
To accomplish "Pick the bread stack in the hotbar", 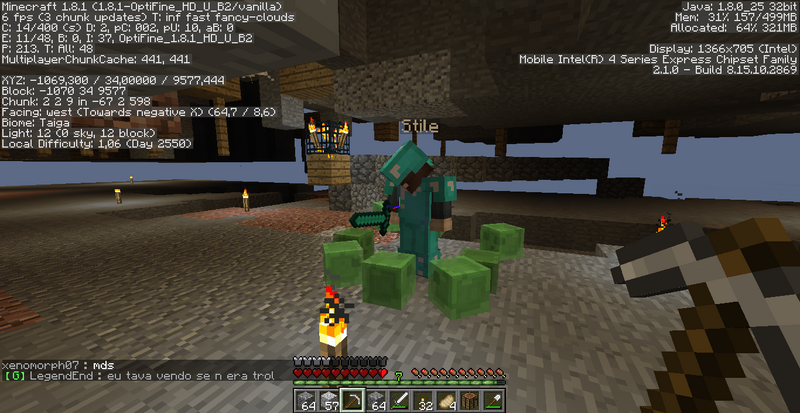I will (x=447, y=400).
